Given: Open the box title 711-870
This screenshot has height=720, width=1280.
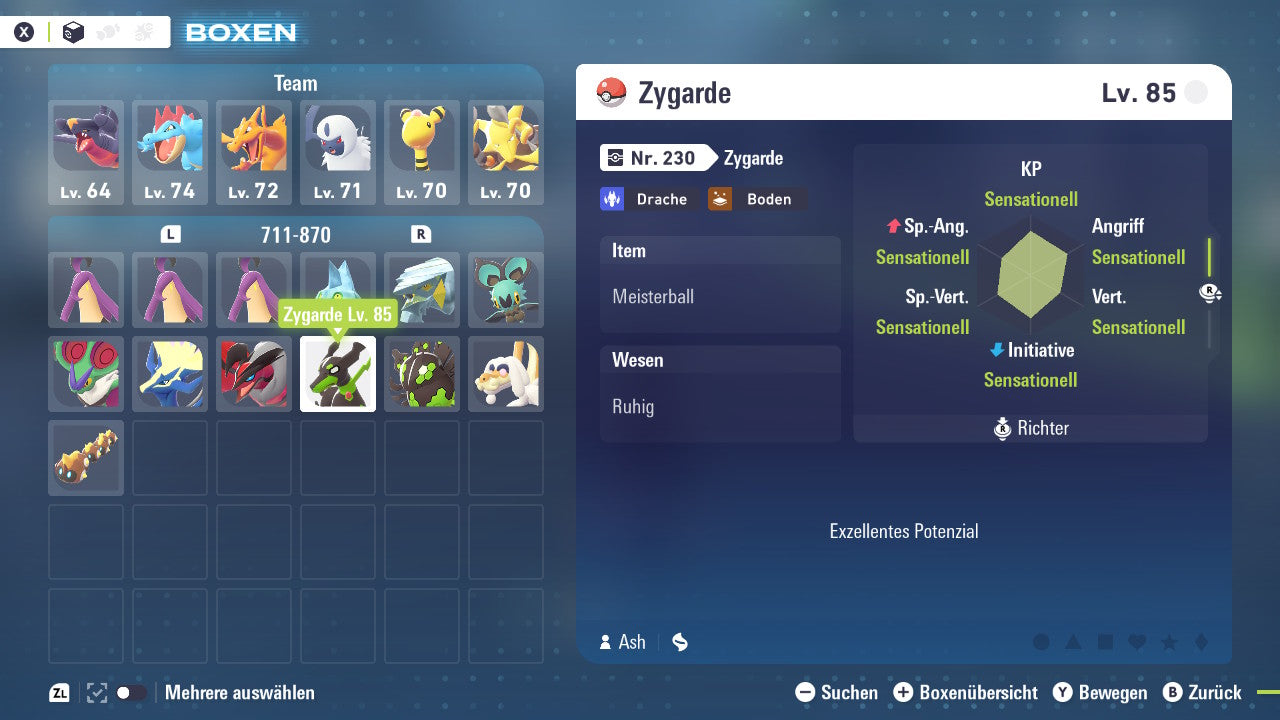Looking at the screenshot, I should tap(296, 235).
